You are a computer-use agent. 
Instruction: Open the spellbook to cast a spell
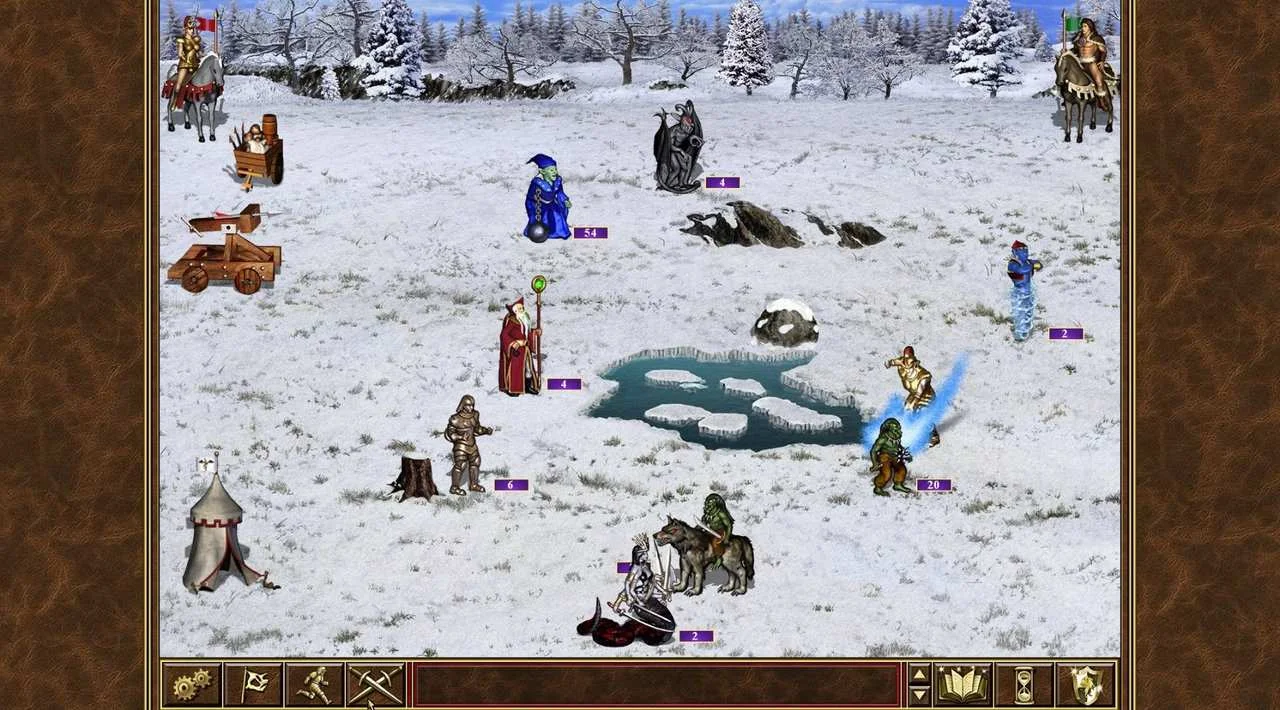962,685
